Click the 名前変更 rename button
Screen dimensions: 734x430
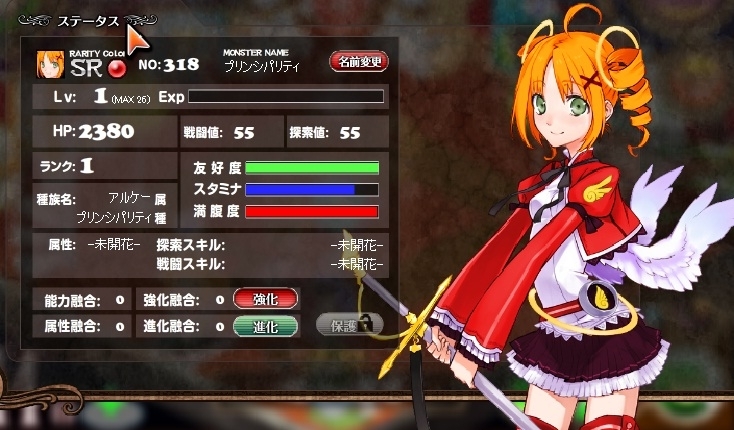coord(358,62)
